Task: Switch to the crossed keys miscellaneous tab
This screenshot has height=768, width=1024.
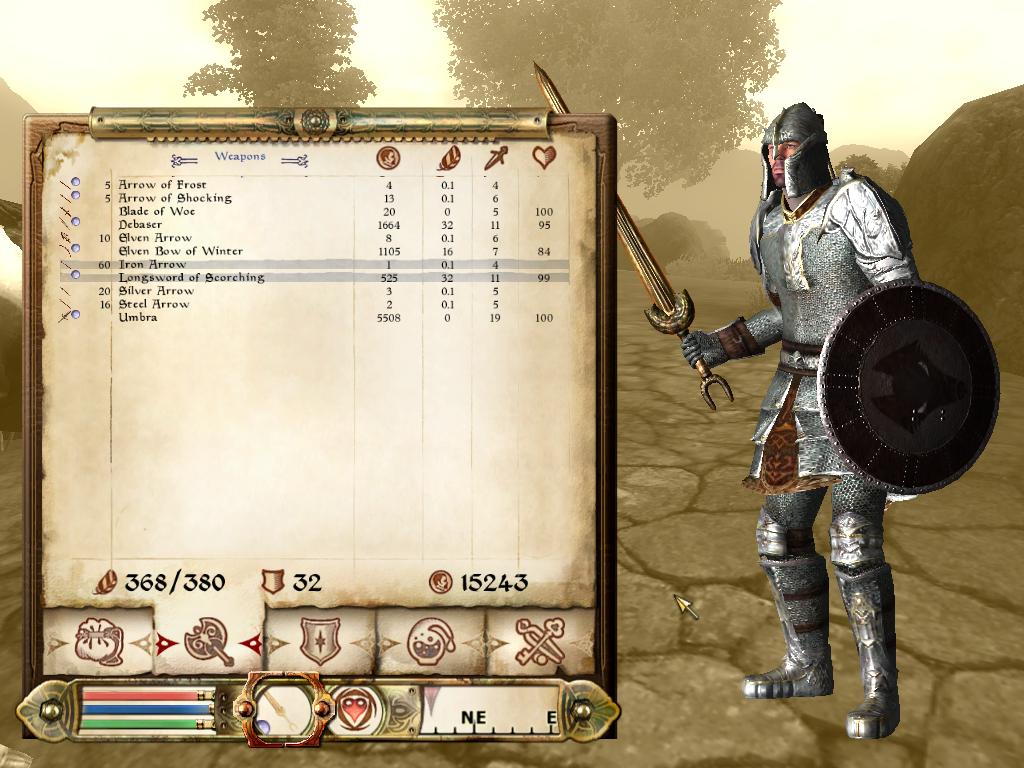Action: click(x=540, y=642)
